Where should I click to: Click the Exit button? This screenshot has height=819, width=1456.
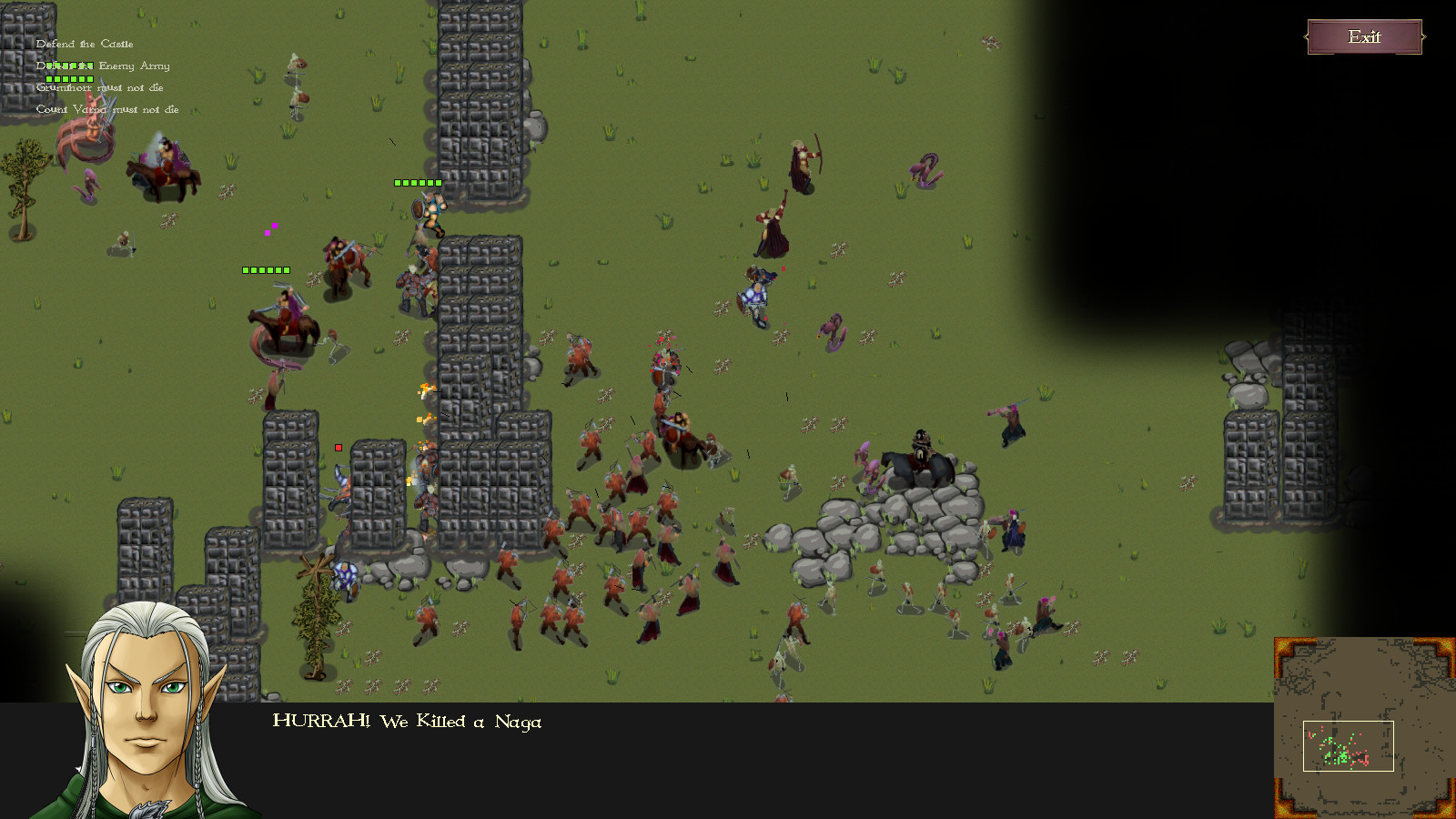(x=1365, y=38)
